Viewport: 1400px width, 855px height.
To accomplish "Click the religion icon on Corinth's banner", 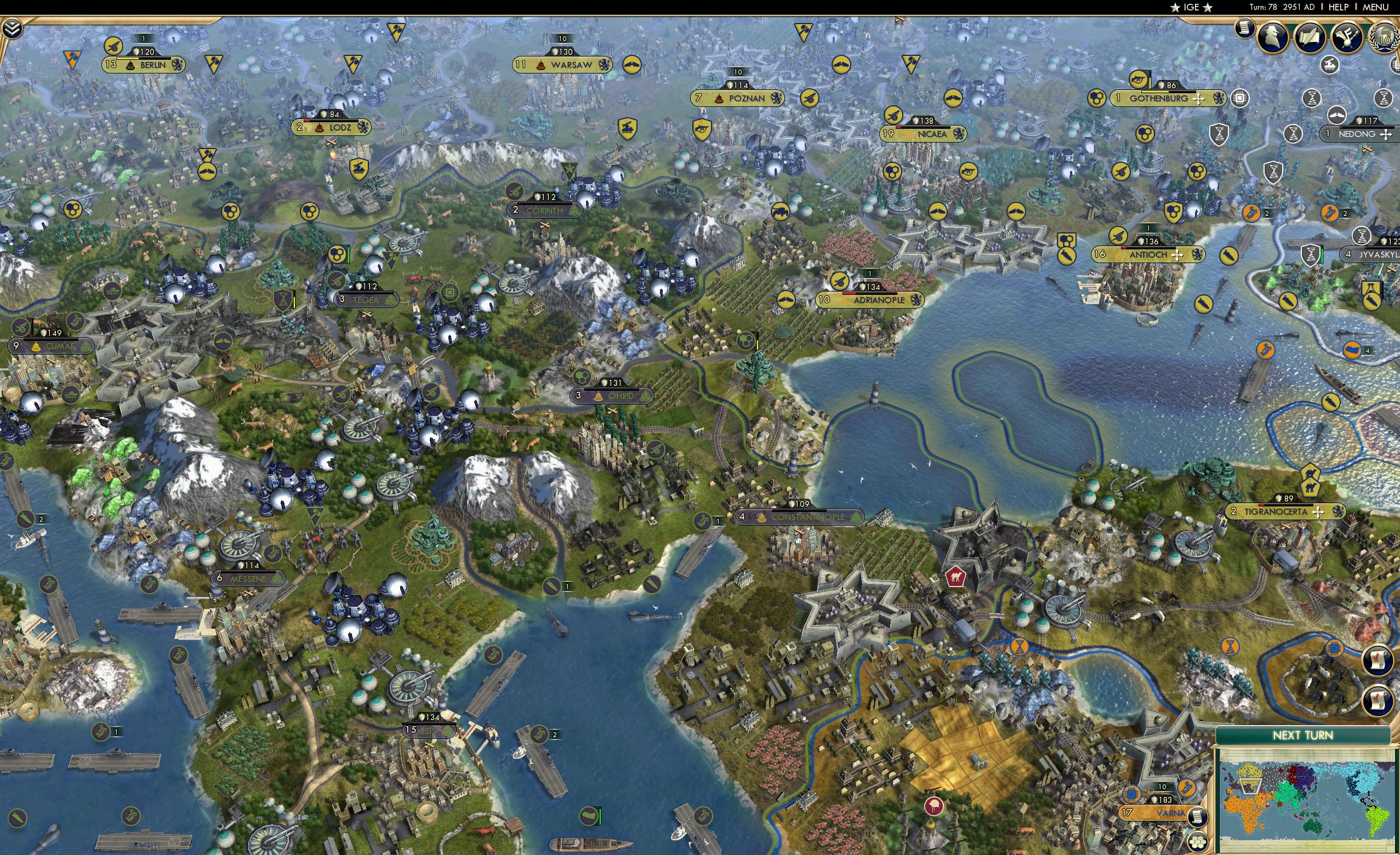I will click(x=575, y=211).
